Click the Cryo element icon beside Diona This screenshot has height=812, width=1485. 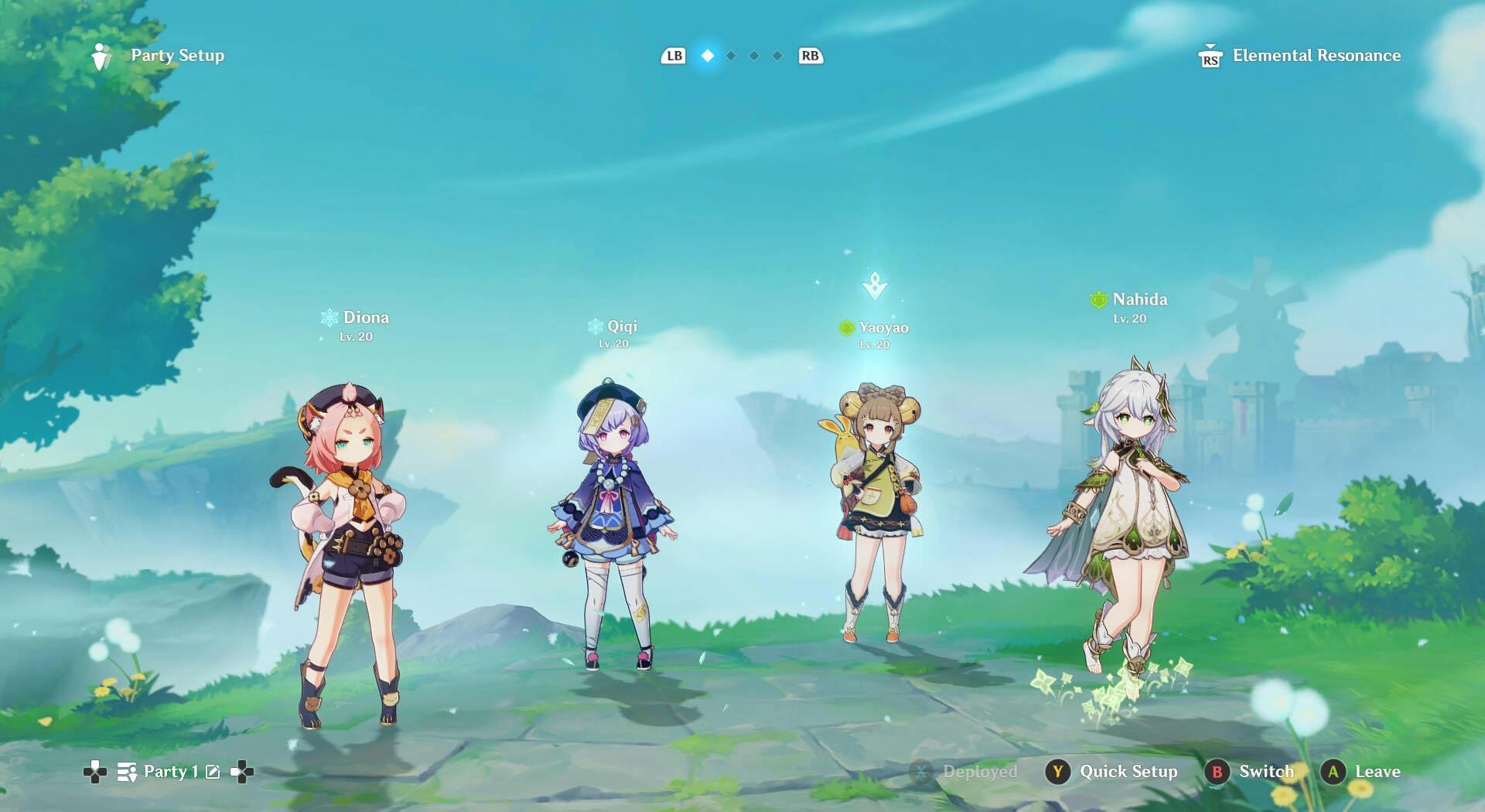tap(328, 317)
